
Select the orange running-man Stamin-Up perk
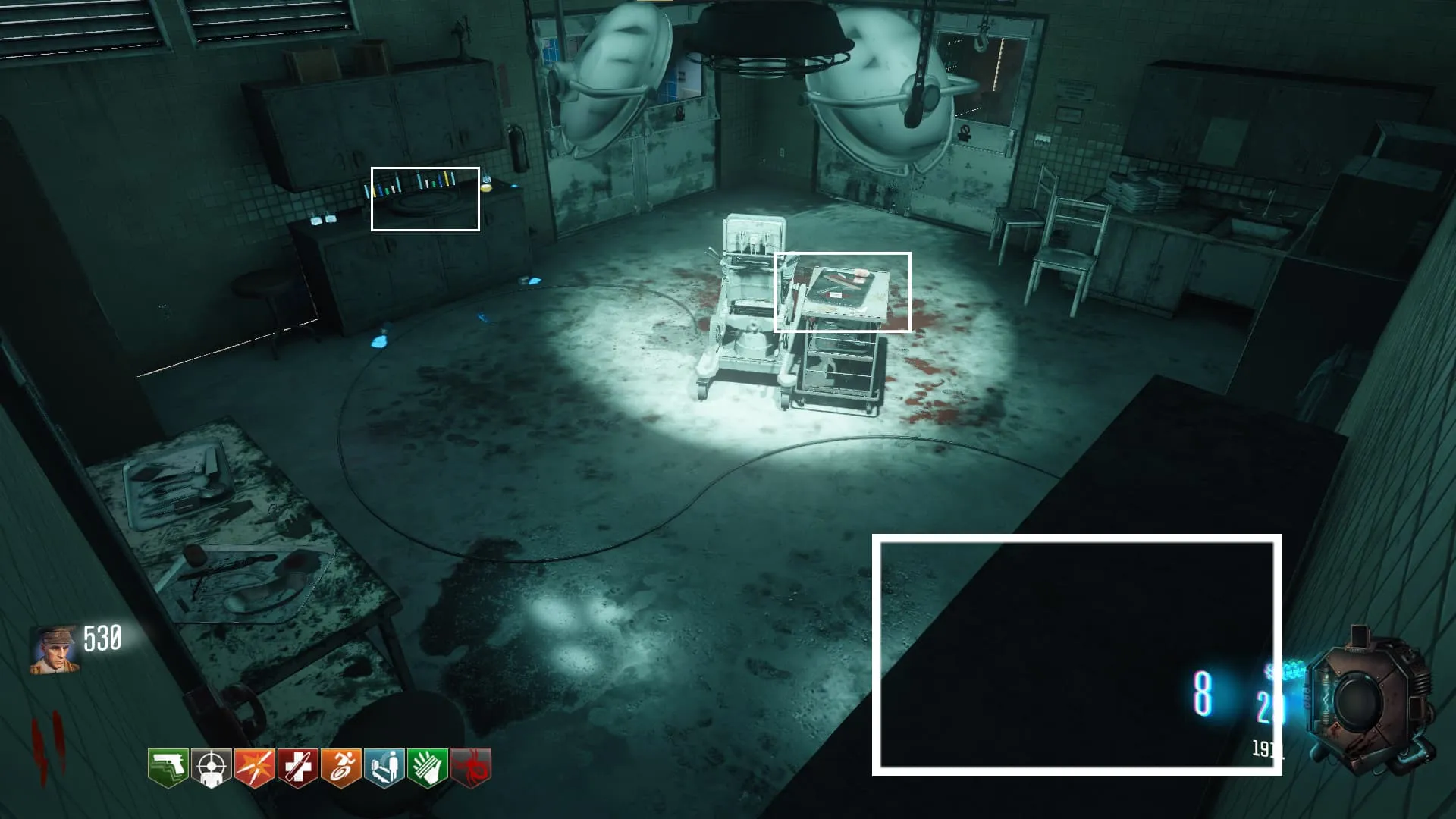point(340,768)
